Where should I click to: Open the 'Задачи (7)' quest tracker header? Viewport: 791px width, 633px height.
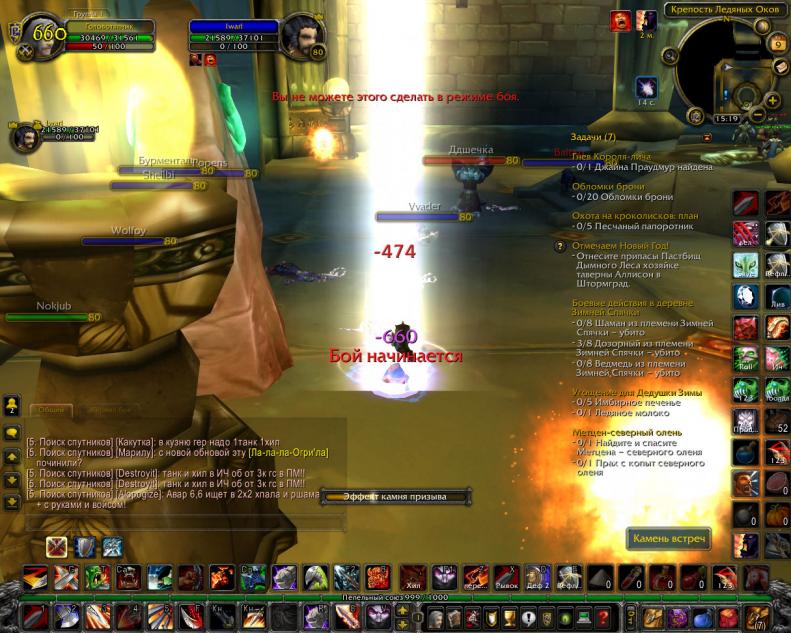(x=593, y=137)
